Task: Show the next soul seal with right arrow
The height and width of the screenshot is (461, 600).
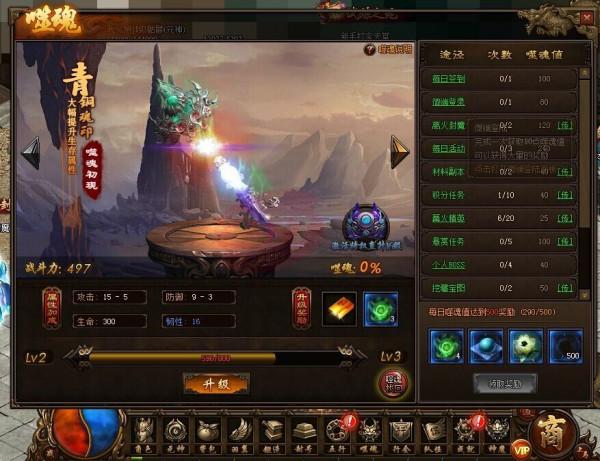Action: 399,152
